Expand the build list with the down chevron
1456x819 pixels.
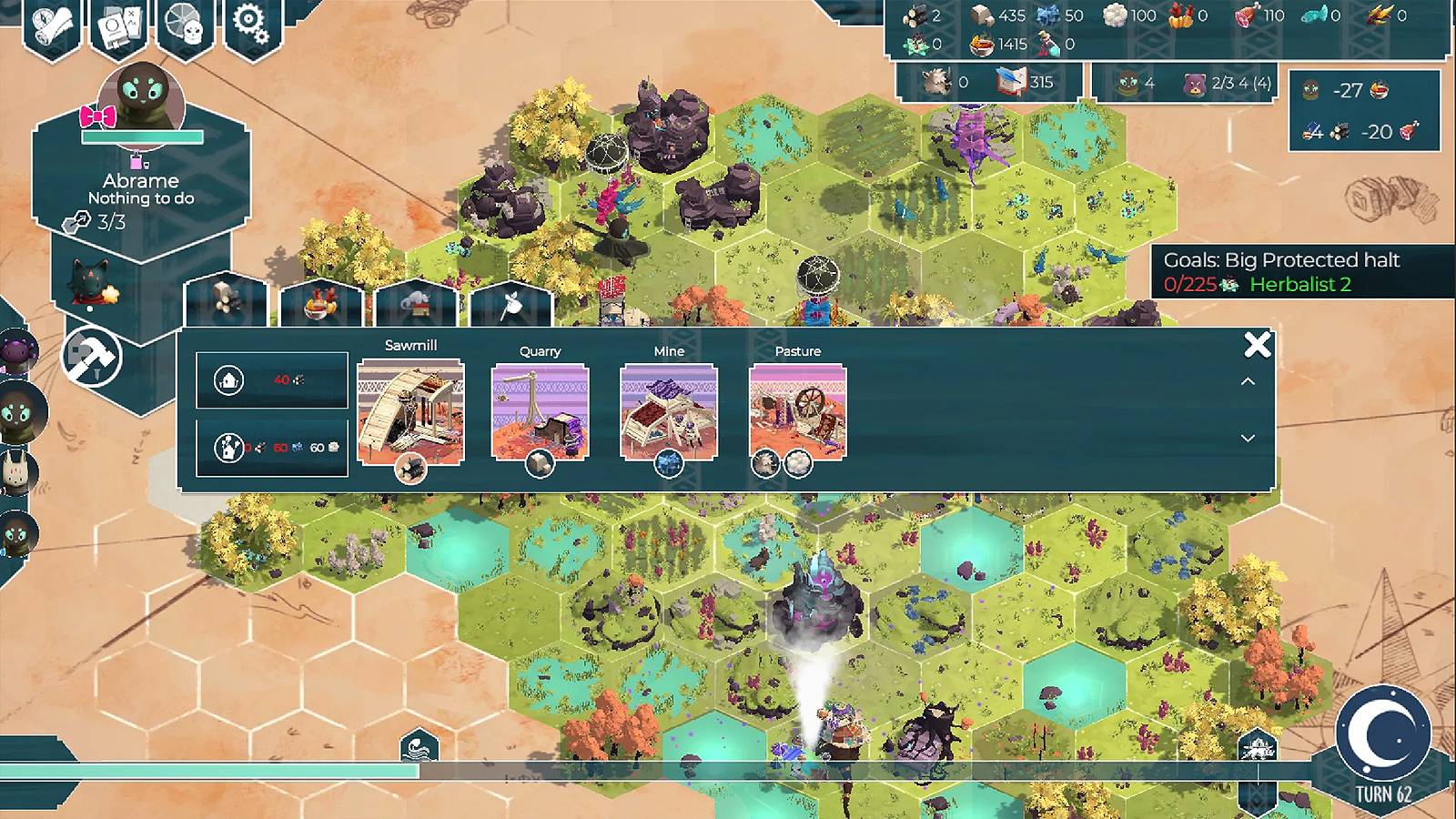click(1249, 440)
